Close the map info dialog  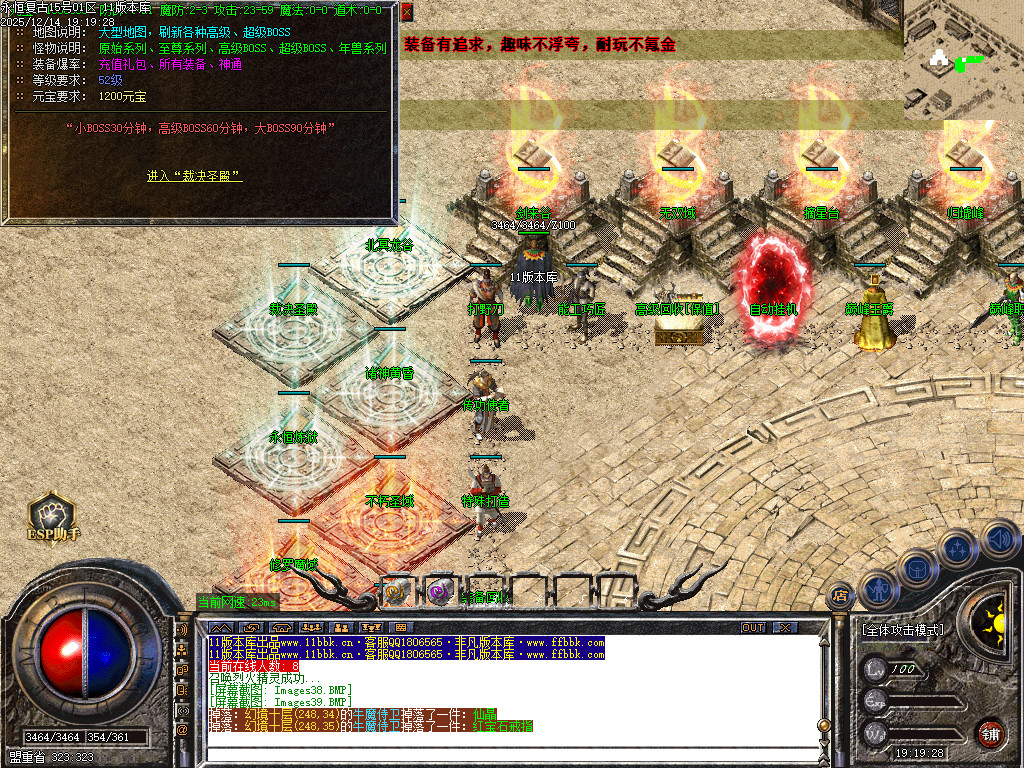tap(406, 12)
